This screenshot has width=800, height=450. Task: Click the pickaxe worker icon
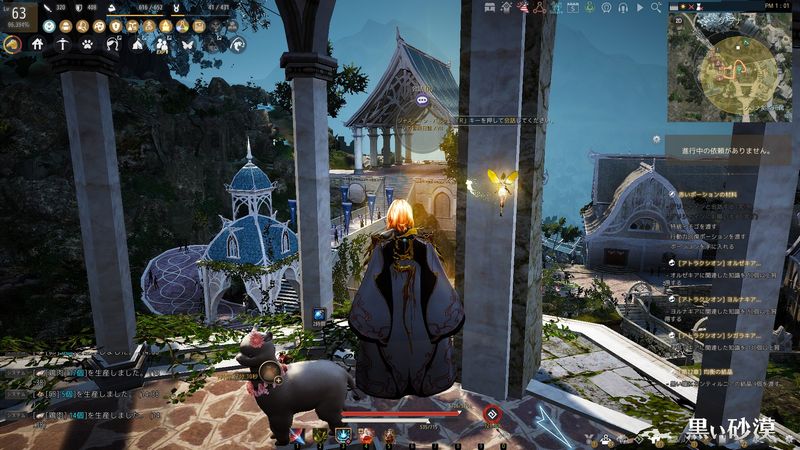62,45
